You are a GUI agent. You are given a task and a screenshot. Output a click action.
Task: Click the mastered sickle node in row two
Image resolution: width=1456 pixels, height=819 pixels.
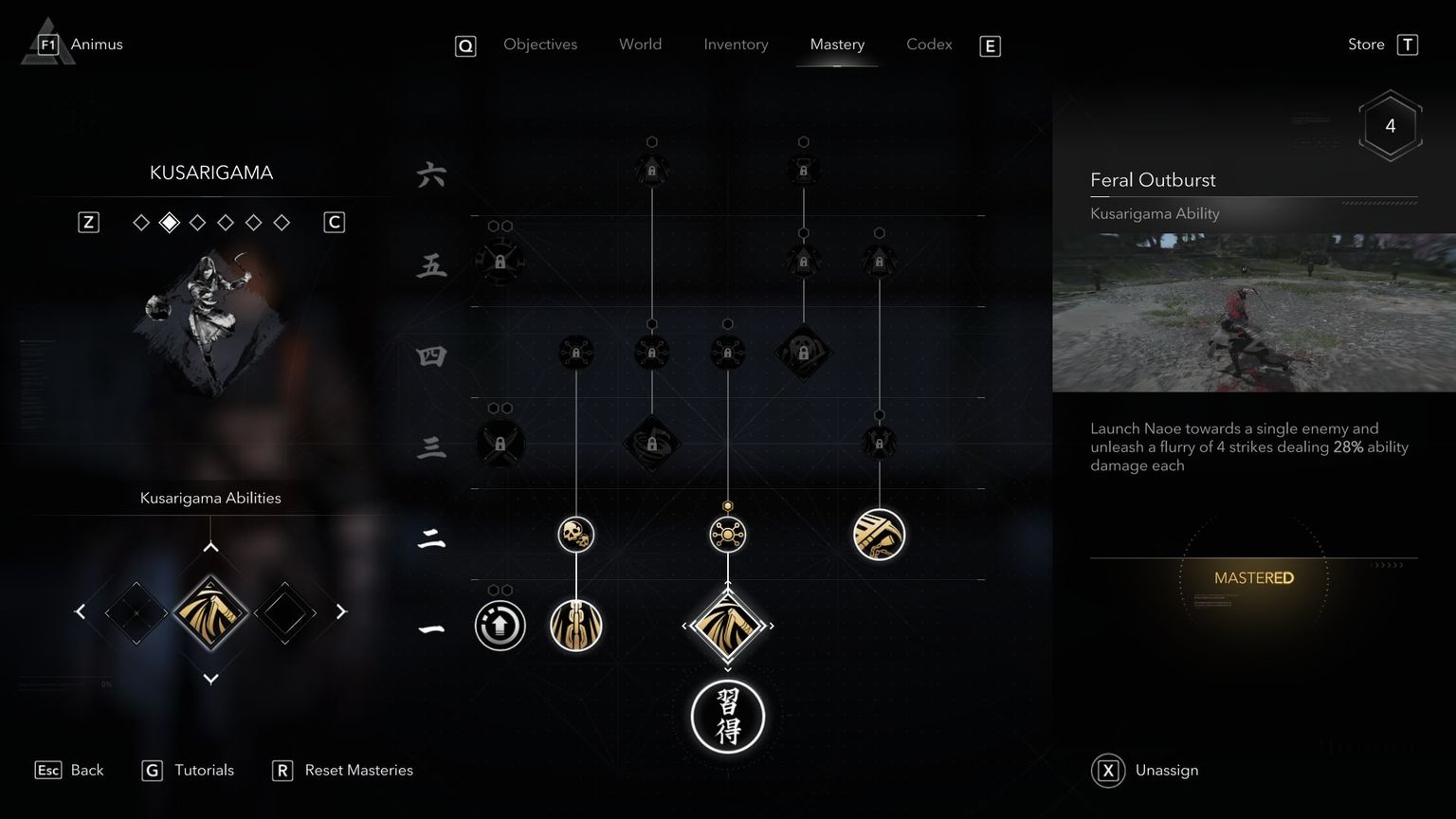coord(880,534)
